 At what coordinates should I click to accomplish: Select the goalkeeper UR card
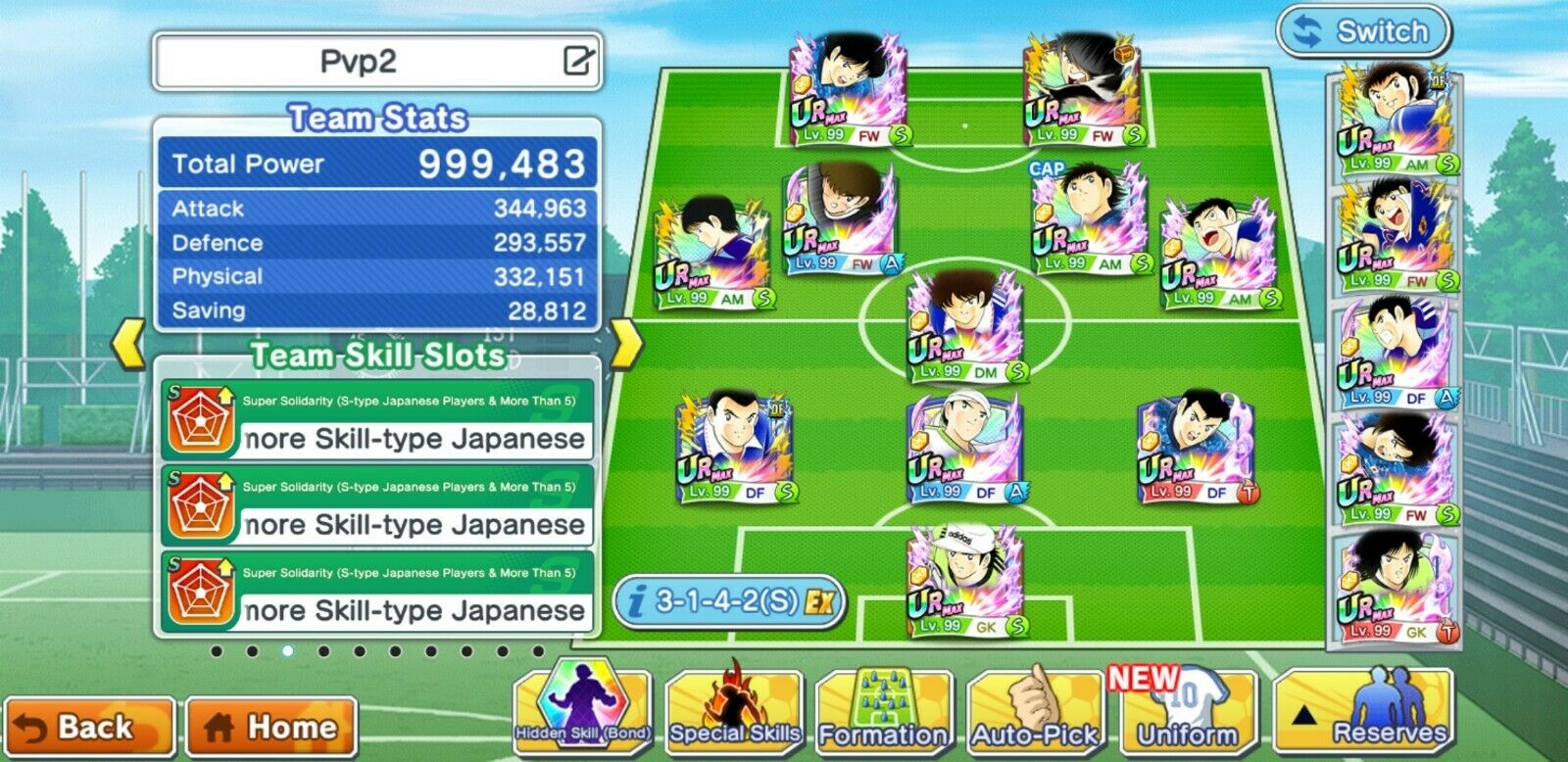pyautogui.click(x=965, y=578)
